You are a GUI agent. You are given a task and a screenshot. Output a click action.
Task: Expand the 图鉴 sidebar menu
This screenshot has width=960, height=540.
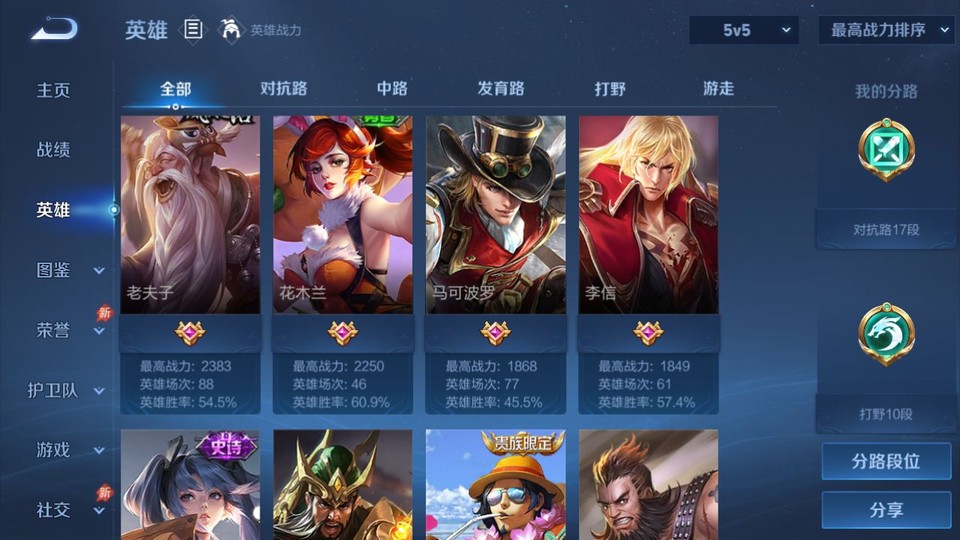[x=68, y=270]
